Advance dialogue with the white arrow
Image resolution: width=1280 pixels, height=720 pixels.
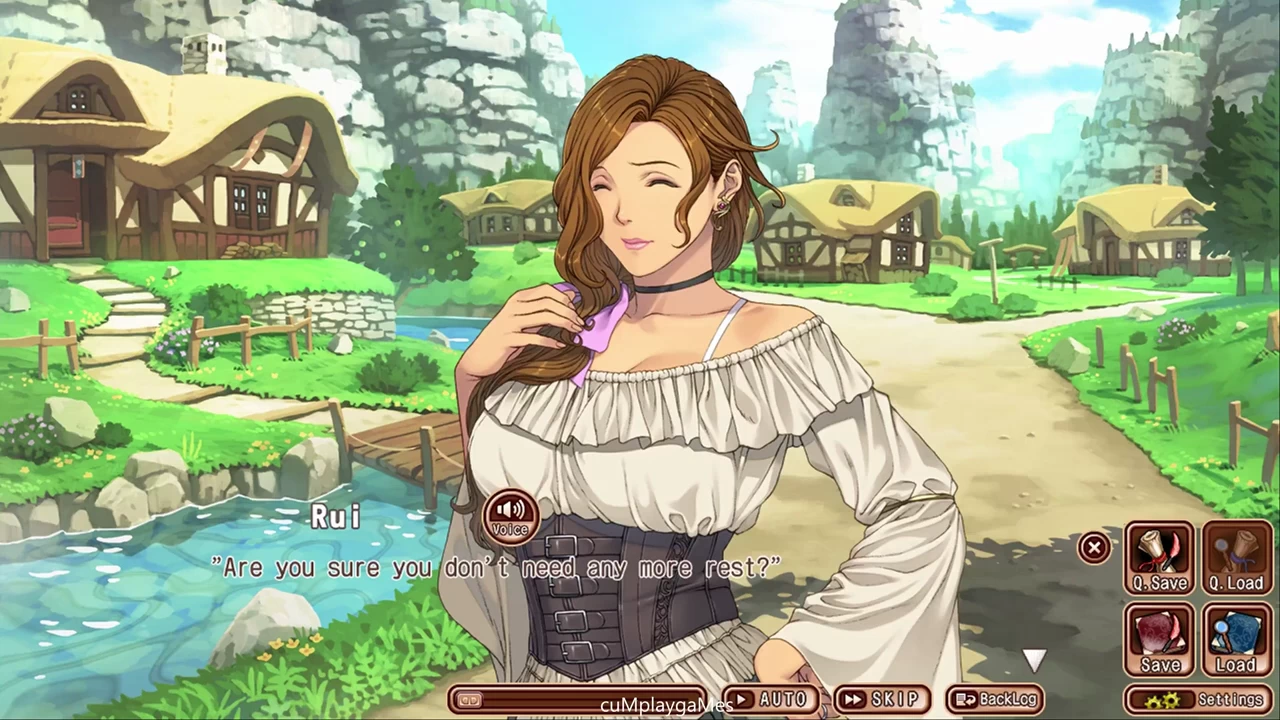[1034, 659]
